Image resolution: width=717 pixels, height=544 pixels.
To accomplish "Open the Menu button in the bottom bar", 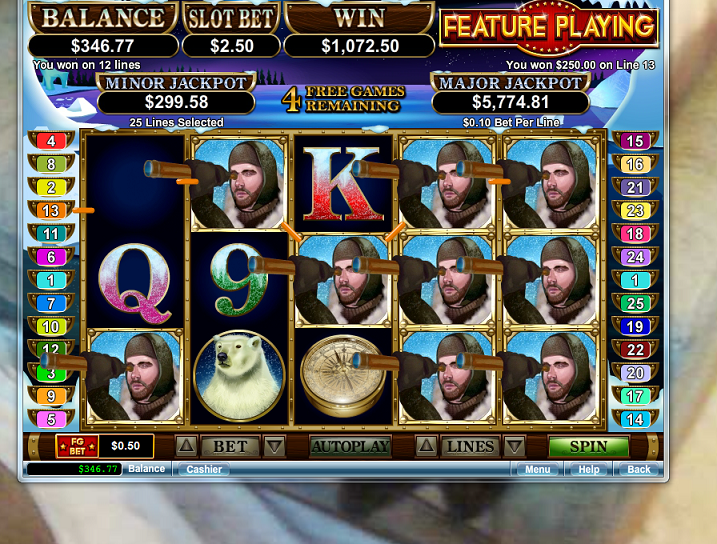I will tap(537, 469).
